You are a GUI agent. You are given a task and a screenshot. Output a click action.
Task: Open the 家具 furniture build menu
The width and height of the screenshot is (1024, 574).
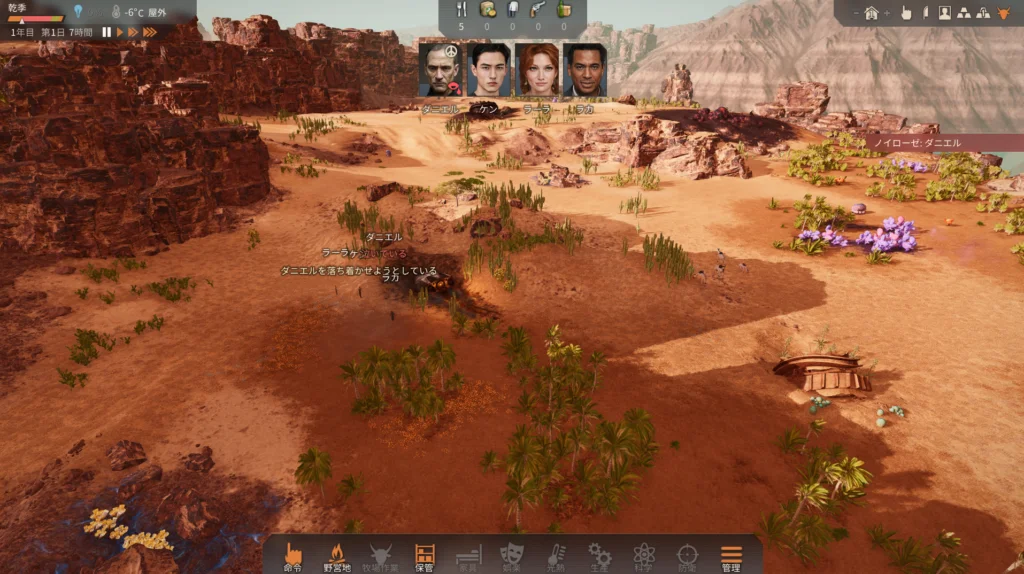[468, 554]
